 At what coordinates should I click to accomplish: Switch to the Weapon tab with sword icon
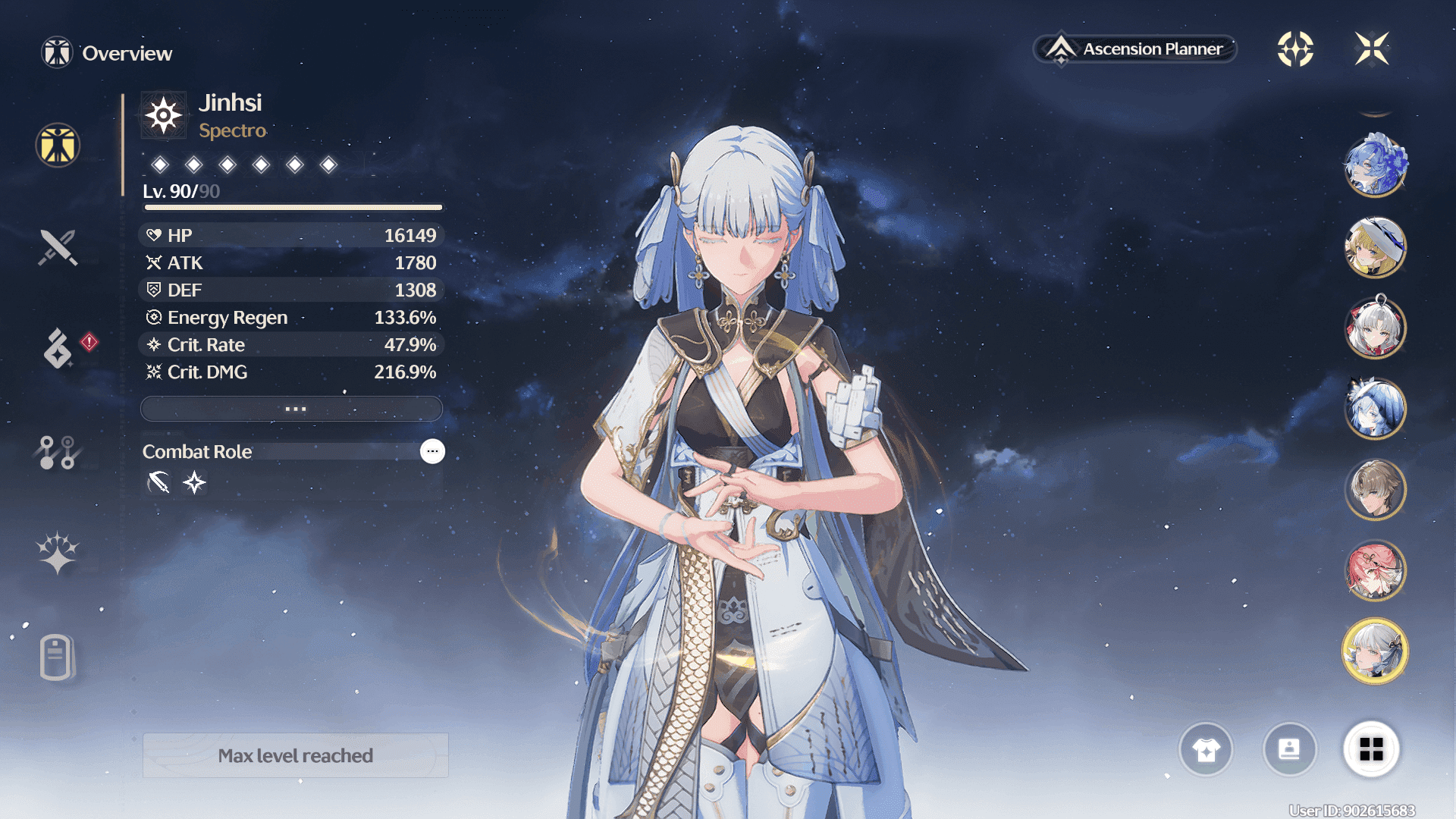pos(58,247)
